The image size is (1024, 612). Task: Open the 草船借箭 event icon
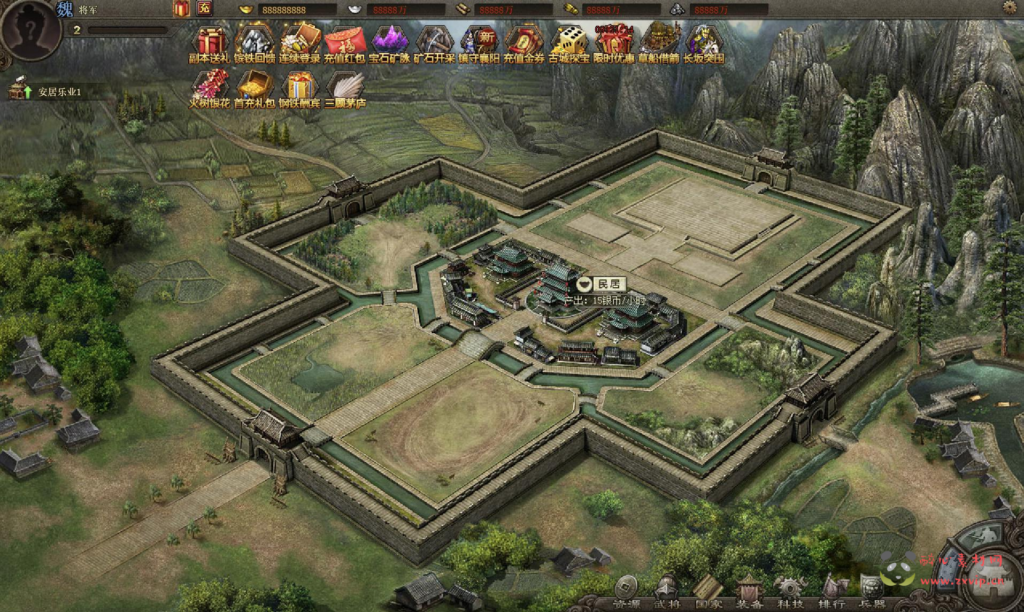coord(660,43)
